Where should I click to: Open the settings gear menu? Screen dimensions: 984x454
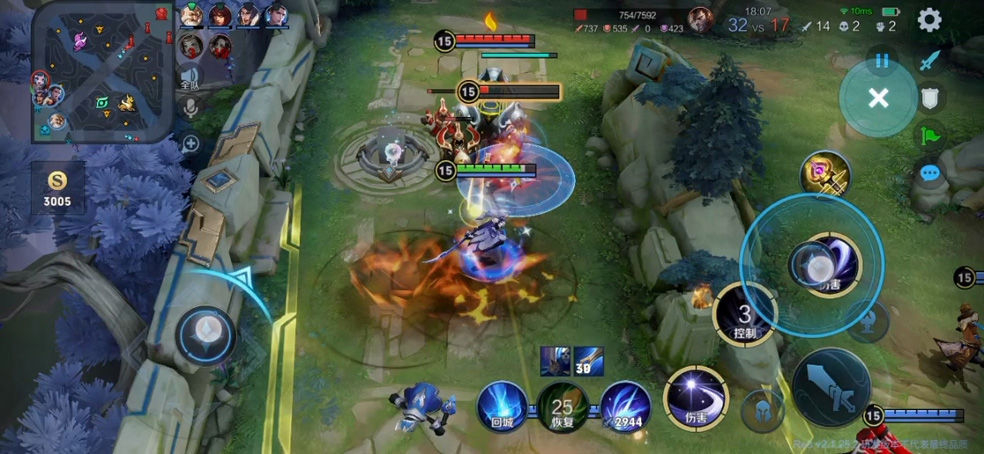coord(929,20)
